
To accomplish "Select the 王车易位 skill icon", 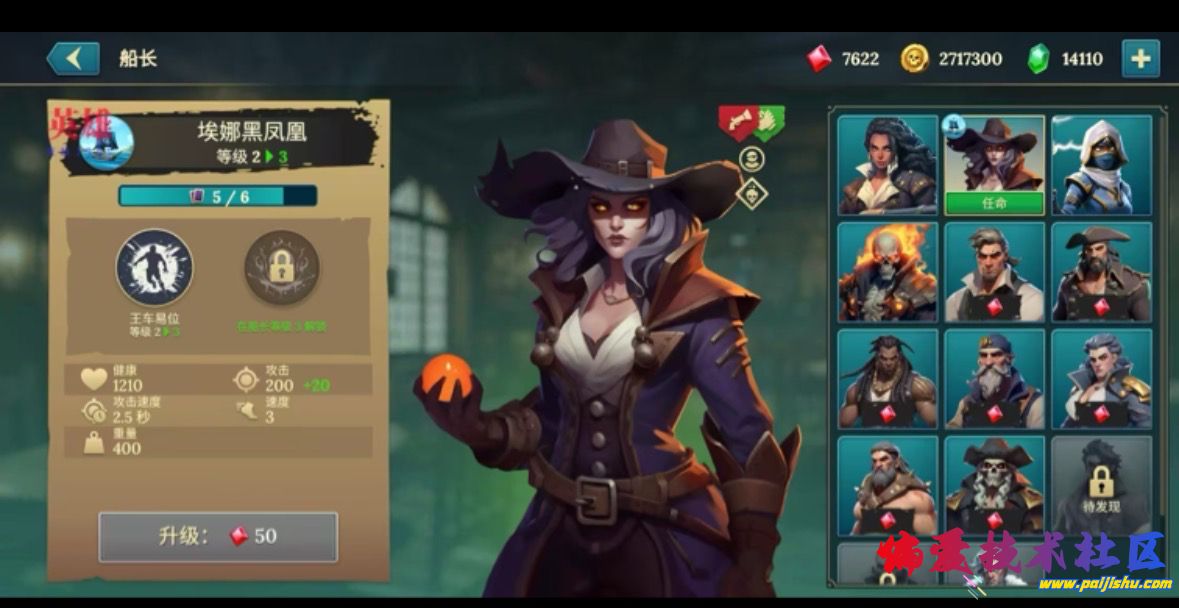I will 154,266.
